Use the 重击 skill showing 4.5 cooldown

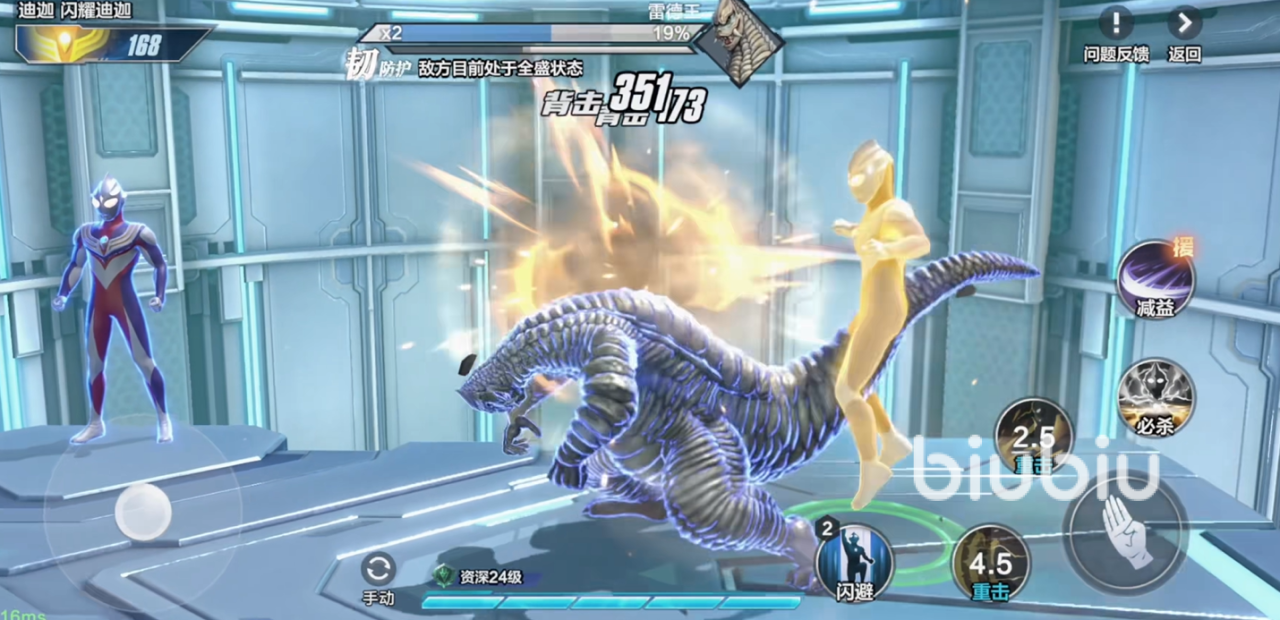point(990,562)
